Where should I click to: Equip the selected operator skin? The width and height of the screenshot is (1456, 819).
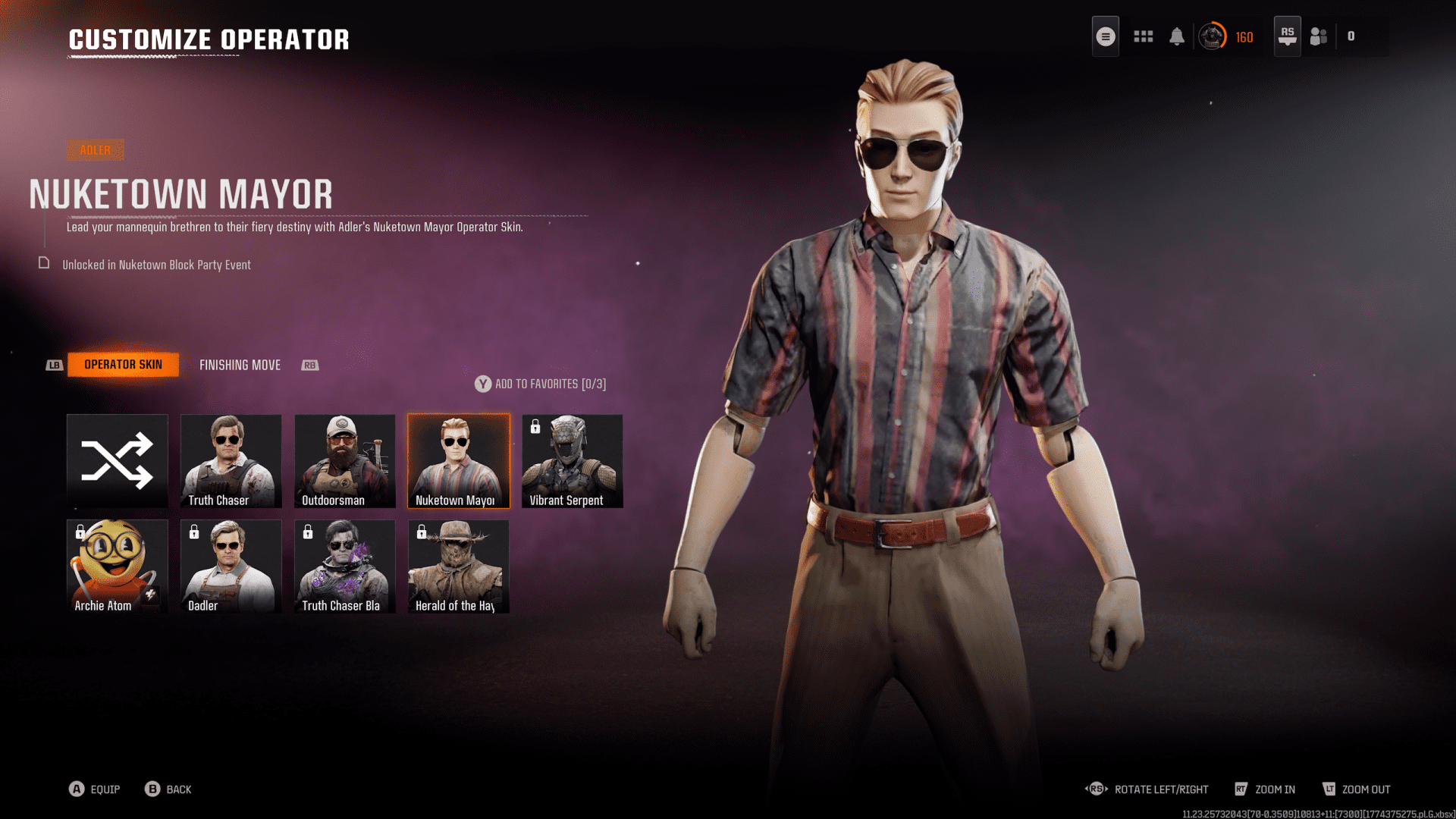pyautogui.click(x=95, y=789)
